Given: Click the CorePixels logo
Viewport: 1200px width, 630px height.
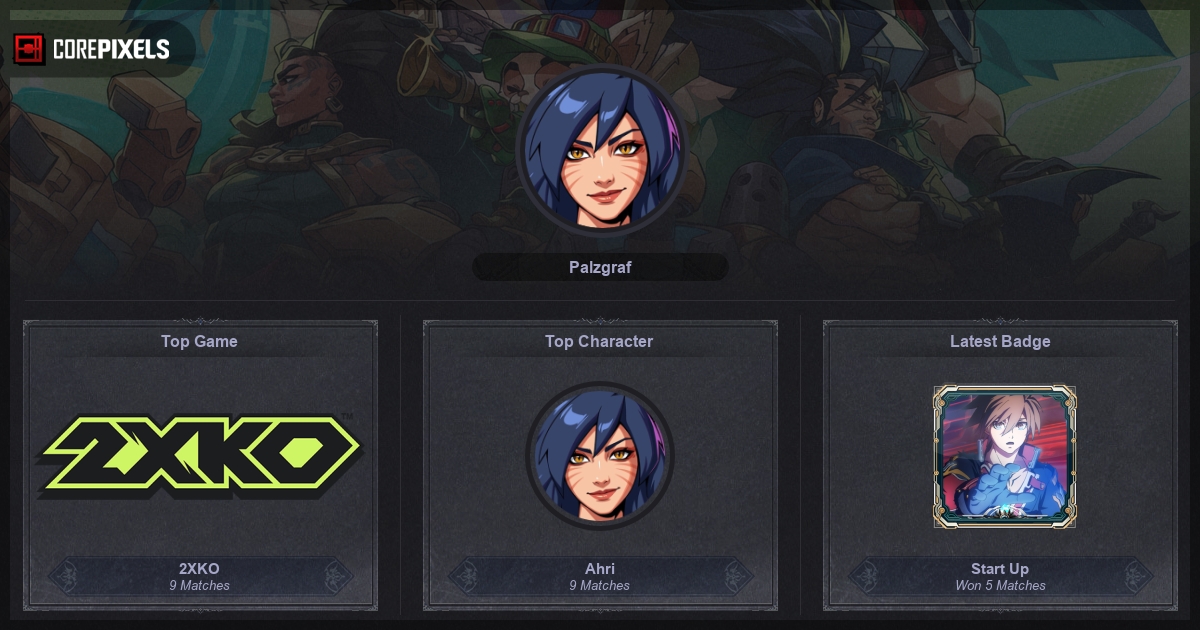Looking at the screenshot, I should click(92, 48).
